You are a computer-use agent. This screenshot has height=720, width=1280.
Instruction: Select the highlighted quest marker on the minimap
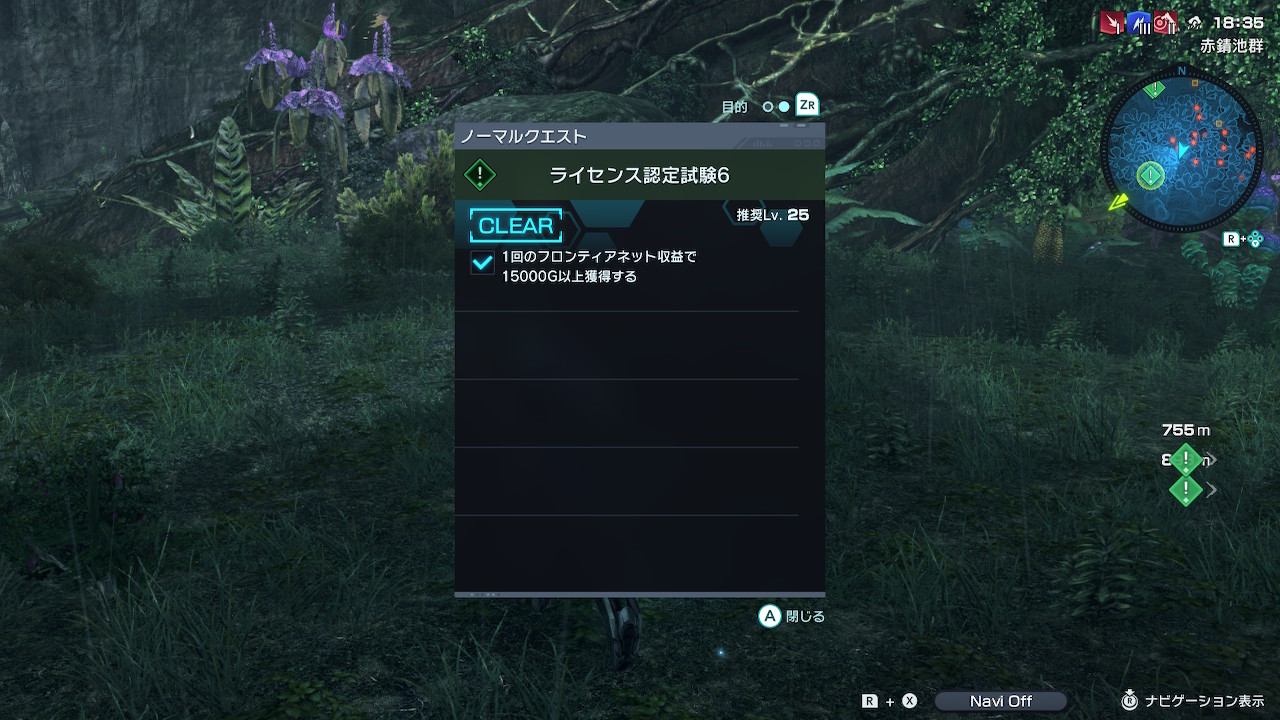1150,176
